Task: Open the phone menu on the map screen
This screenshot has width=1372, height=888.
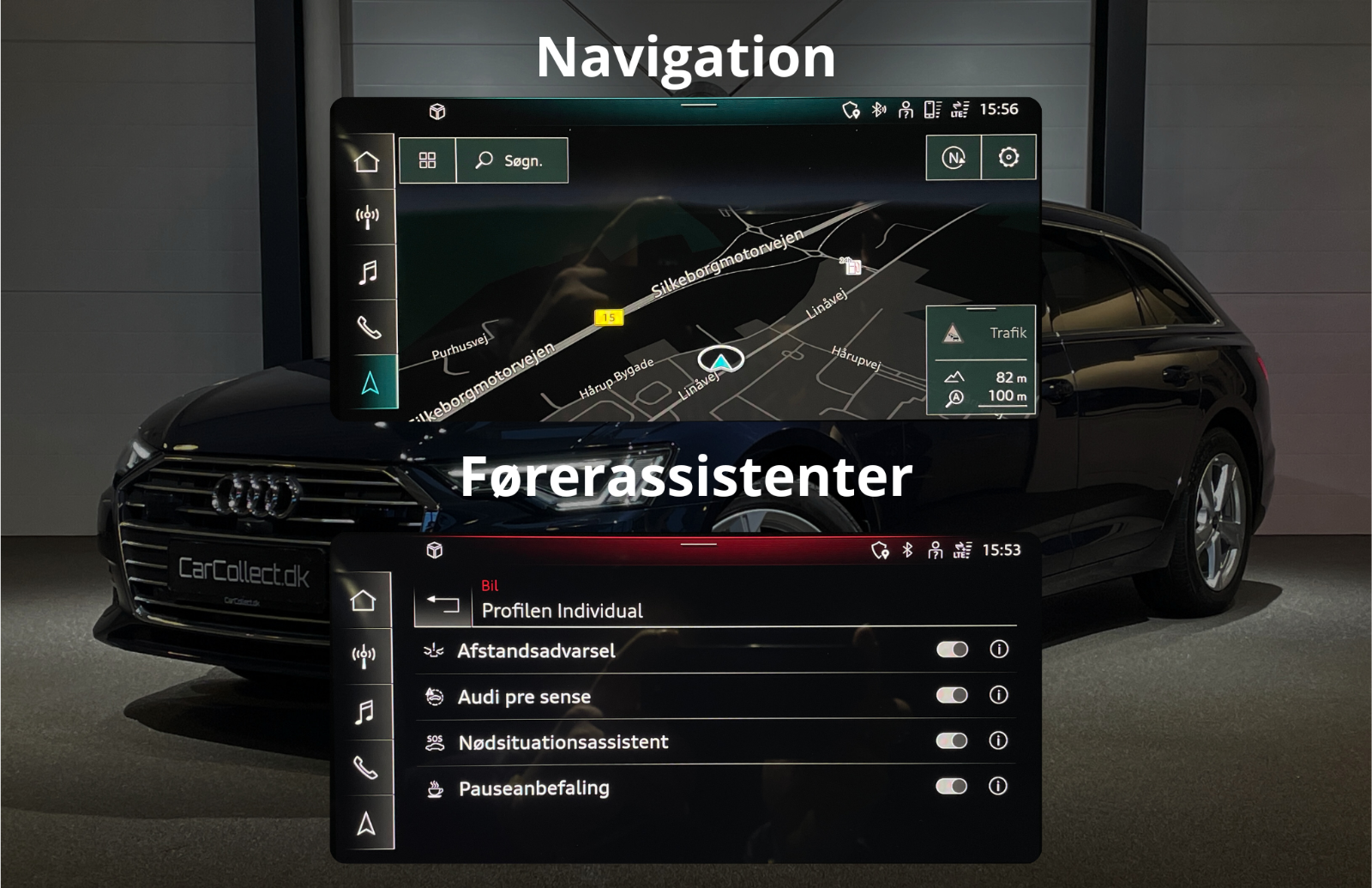Action: click(x=369, y=328)
